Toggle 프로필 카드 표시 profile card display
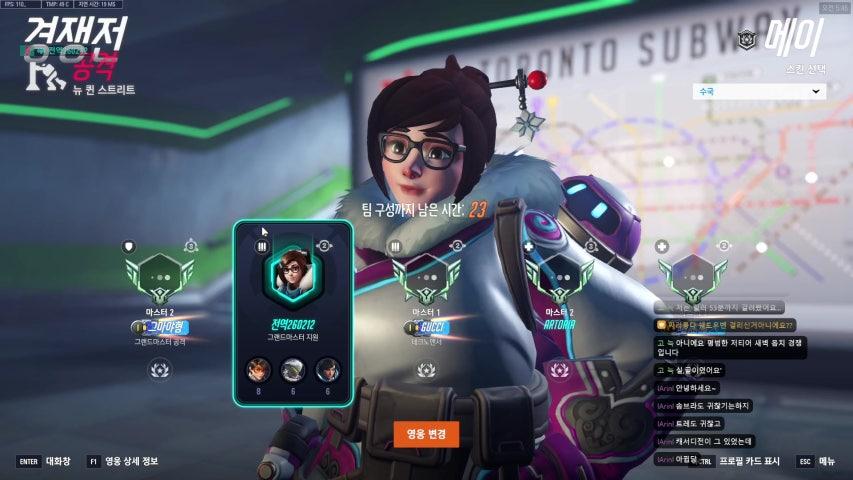 (x=742, y=461)
